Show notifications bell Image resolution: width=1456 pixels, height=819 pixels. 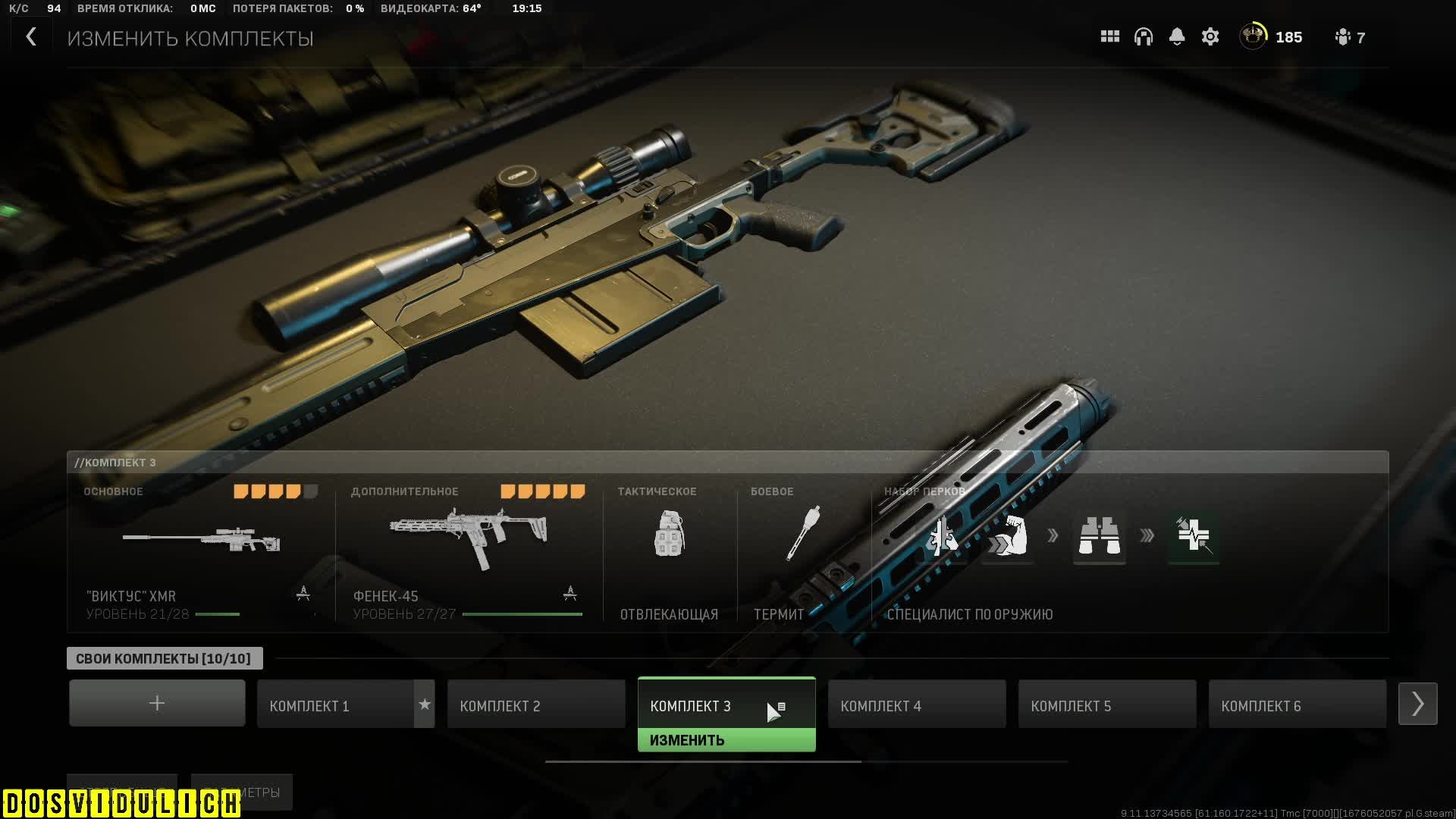pos(1176,37)
